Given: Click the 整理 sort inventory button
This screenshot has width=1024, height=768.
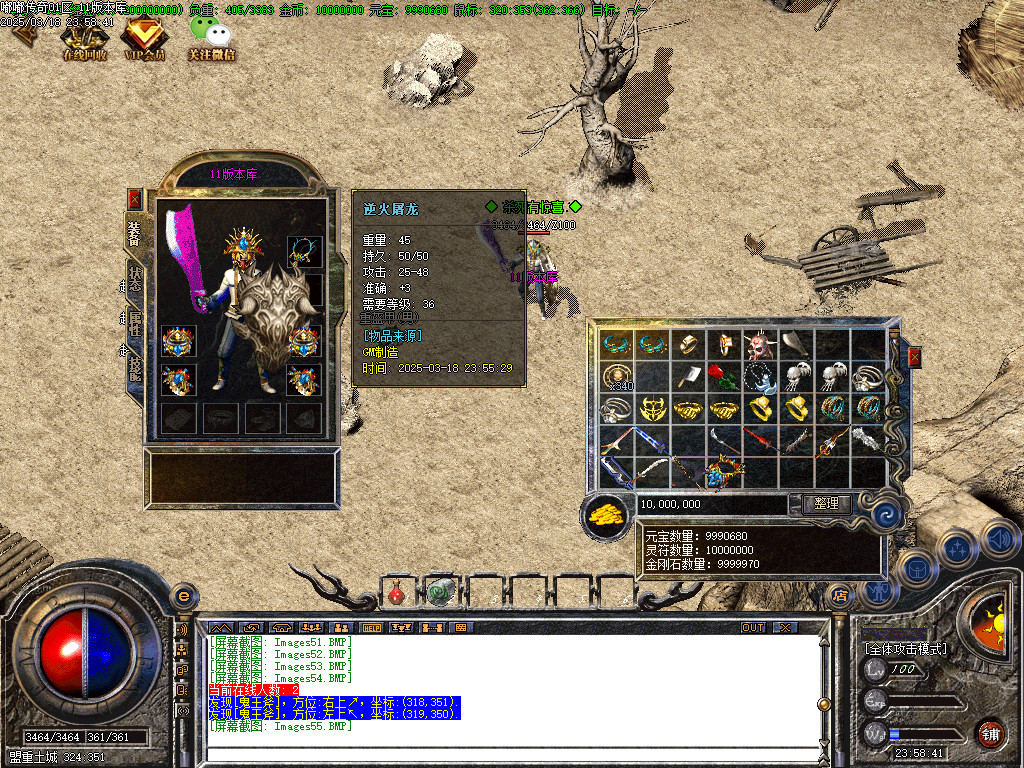Looking at the screenshot, I should tap(826, 504).
